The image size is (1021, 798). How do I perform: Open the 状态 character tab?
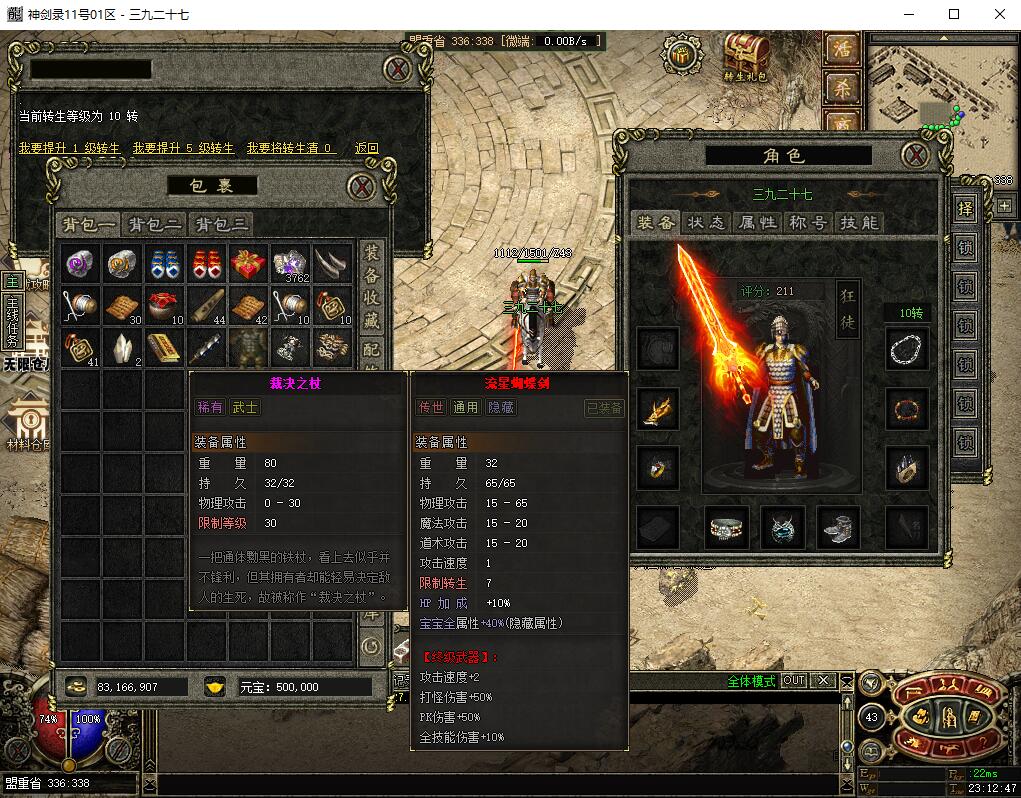point(706,223)
